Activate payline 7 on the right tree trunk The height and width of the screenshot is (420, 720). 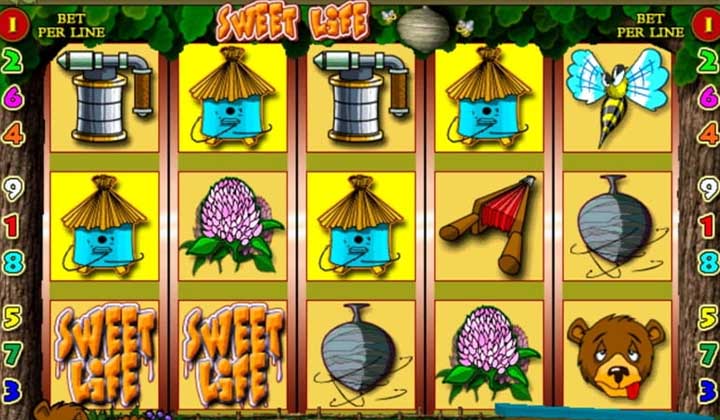click(x=708, y=353)
